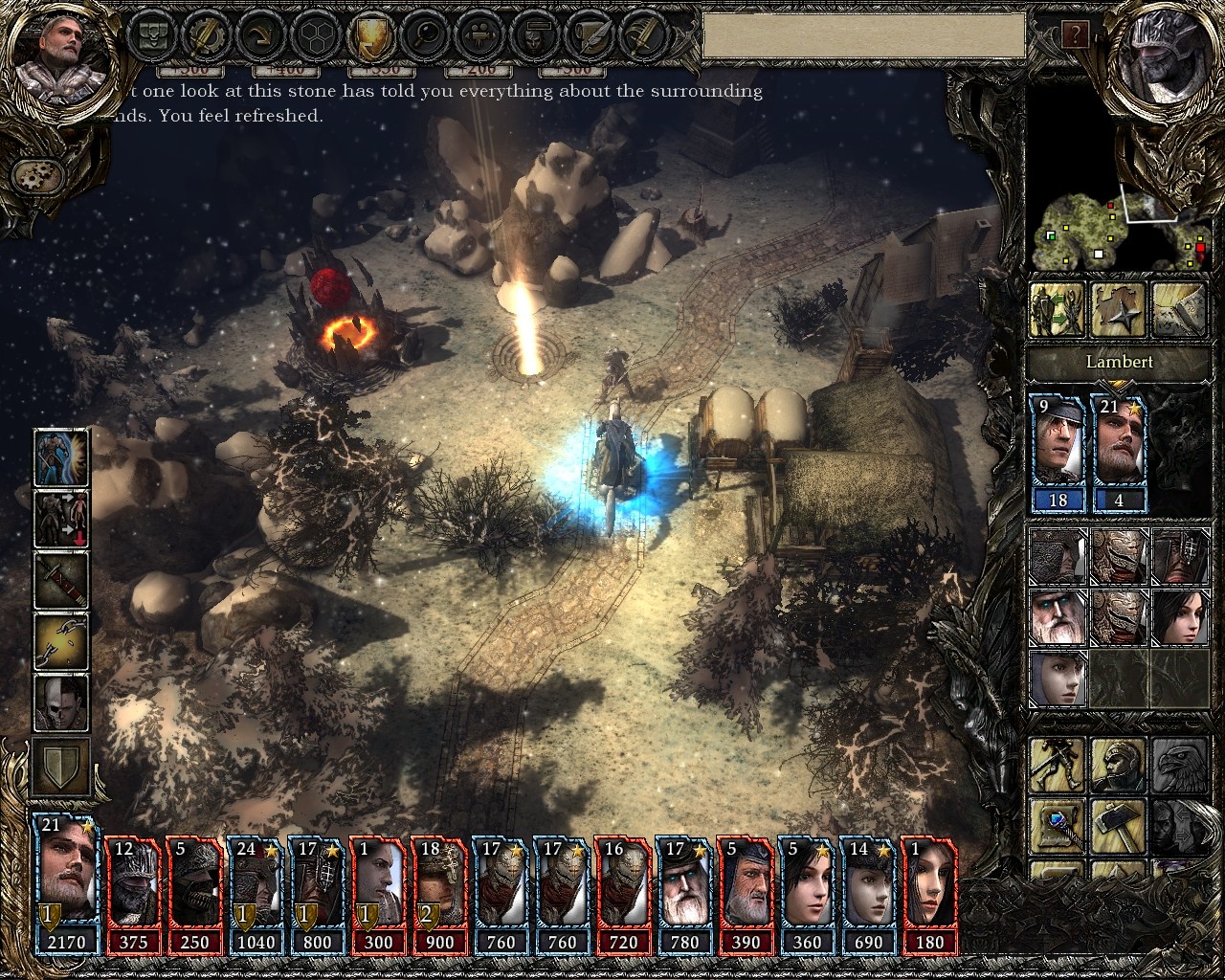Select the level 9 unit in Lambert's party
Viewport: 1225px width, 980px height.
tap(1058, 452)
